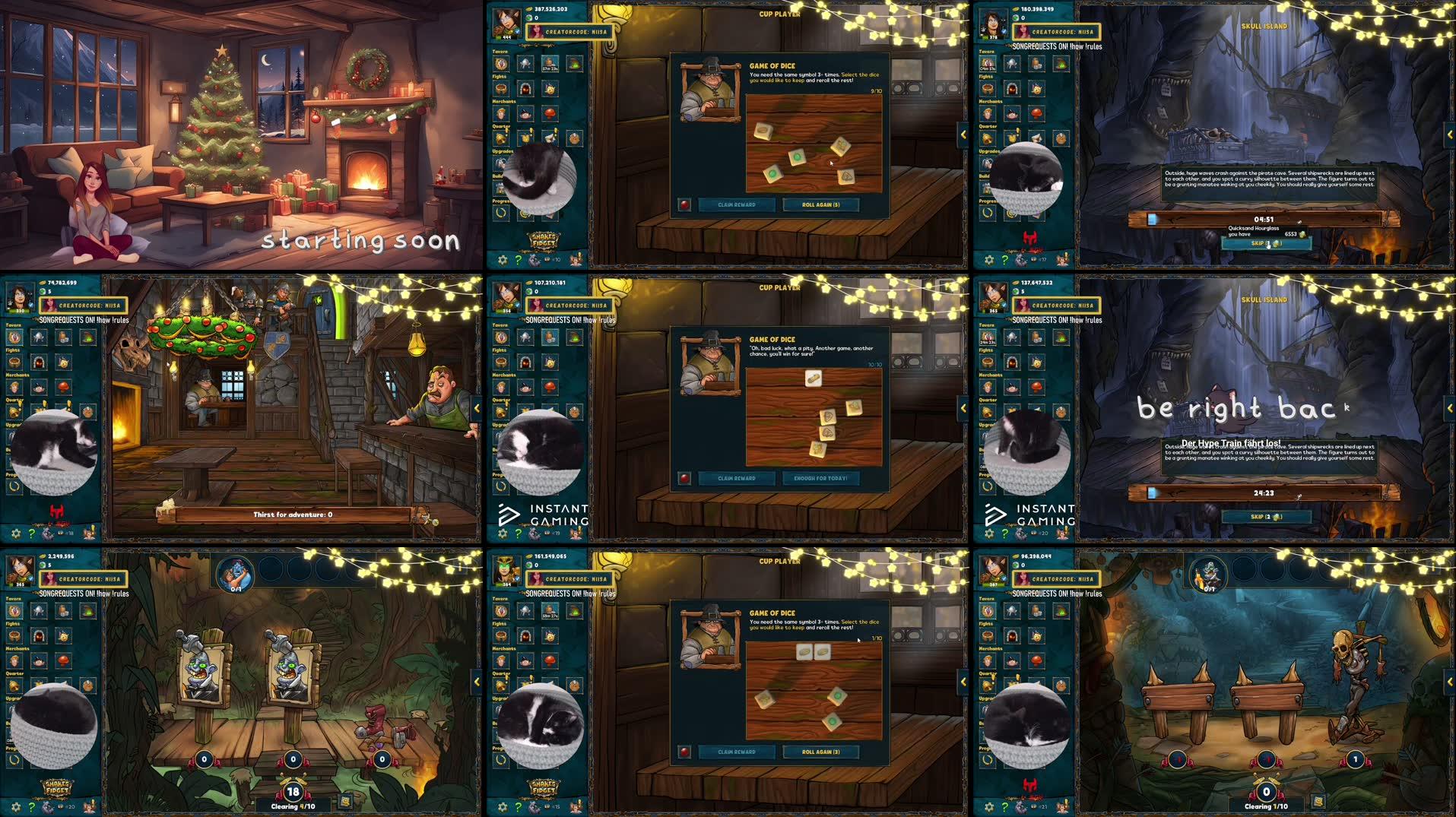Open the Fights section in the sidebar
The width and height of the screenshot is (1456, 817).
[499, 76]
